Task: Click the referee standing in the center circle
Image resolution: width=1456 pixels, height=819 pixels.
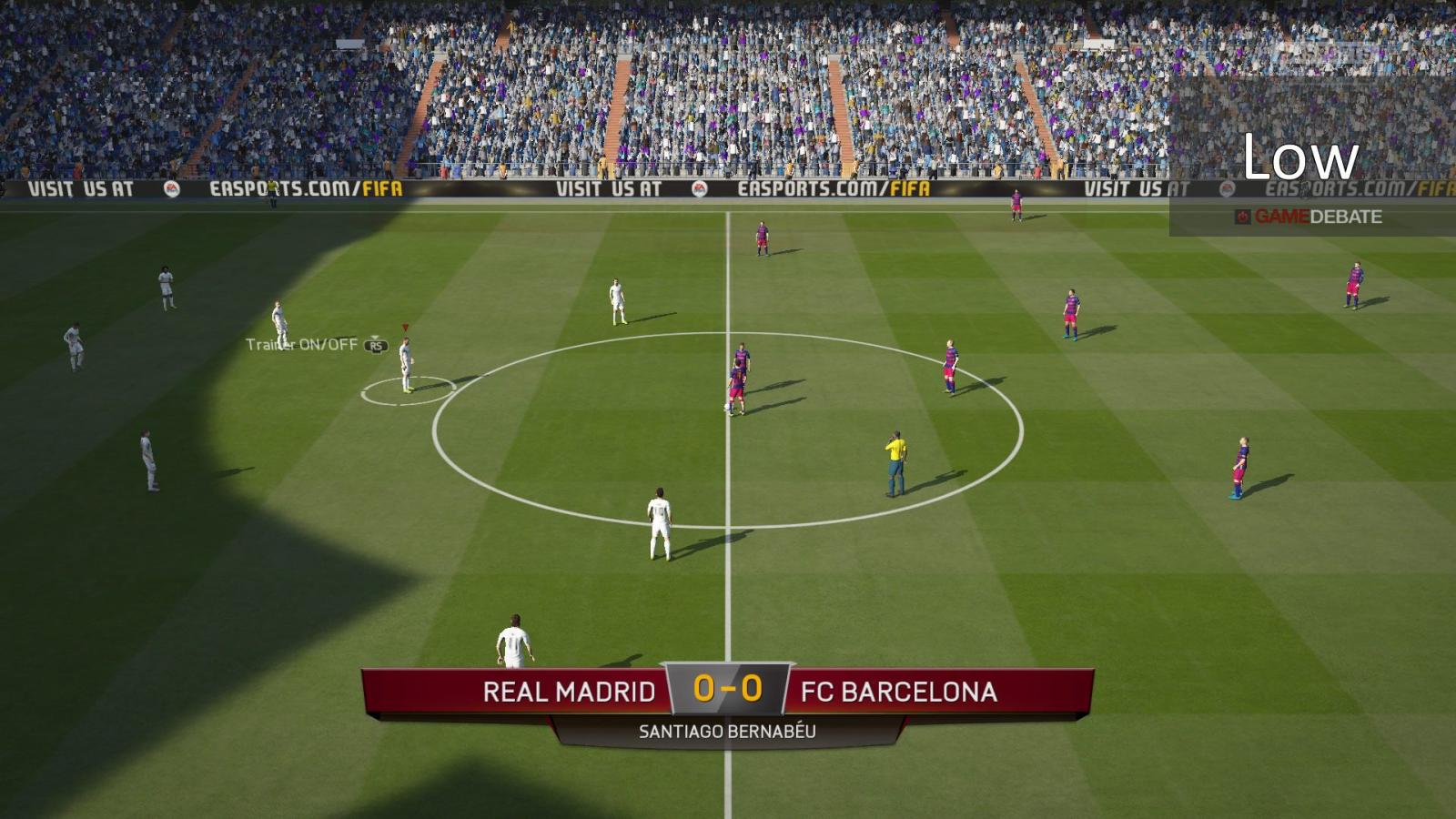Action: (x=894, y=460)
